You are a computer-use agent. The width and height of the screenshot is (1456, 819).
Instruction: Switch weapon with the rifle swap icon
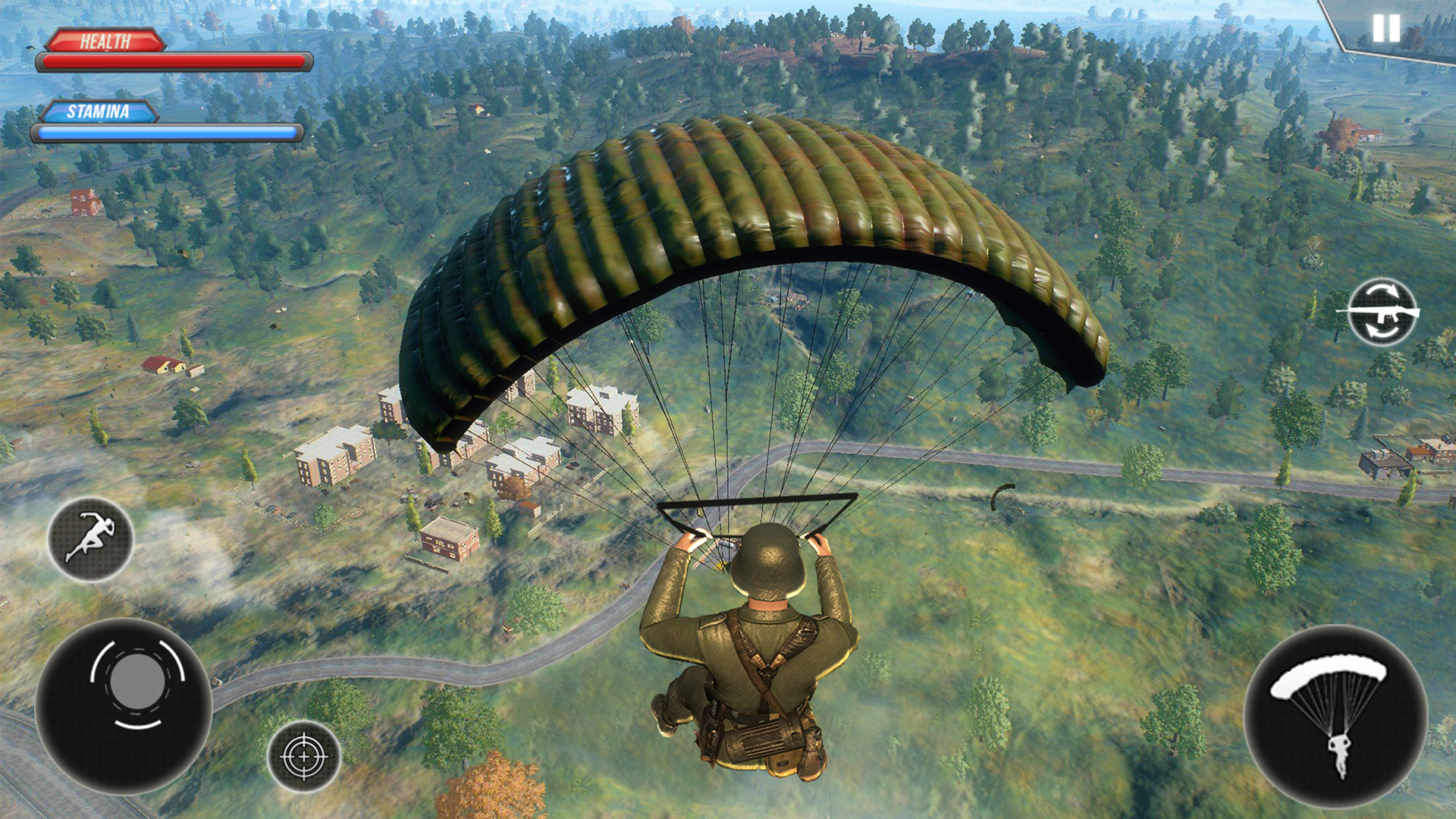point(1382,312)
